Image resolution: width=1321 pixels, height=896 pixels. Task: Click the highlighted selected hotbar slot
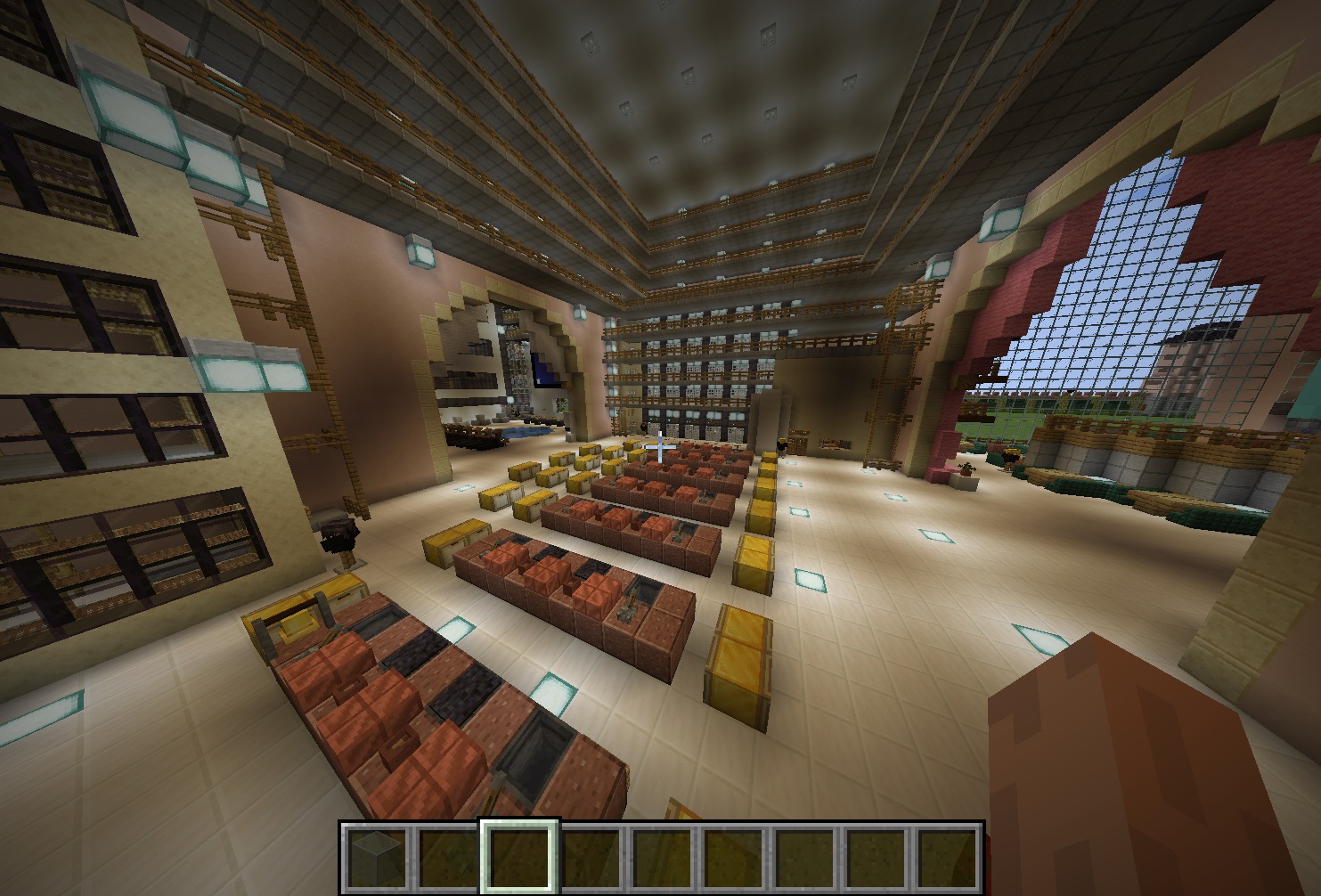tap(519, 856)
